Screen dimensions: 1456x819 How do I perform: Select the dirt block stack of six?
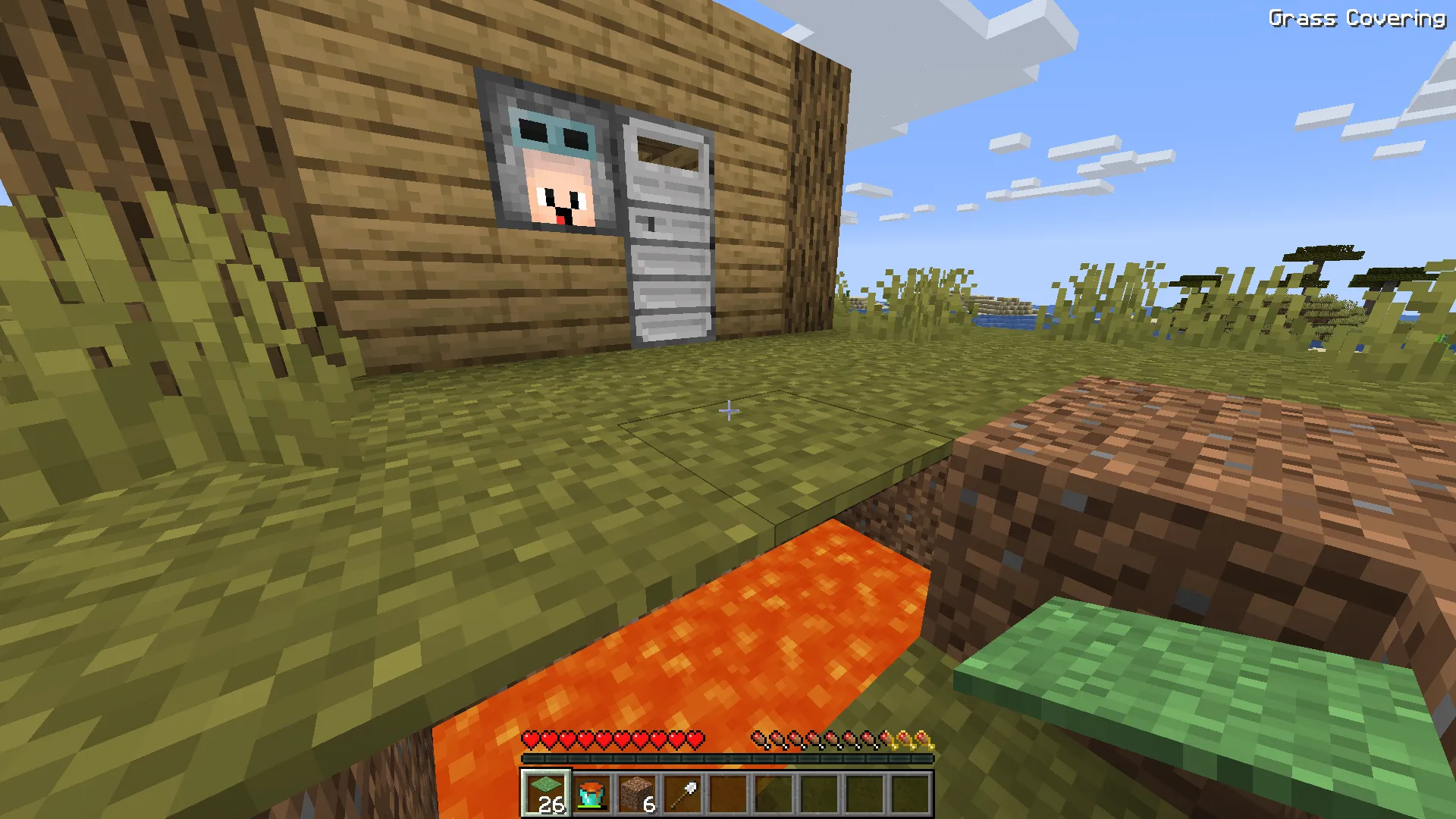(x=635, y=793)
